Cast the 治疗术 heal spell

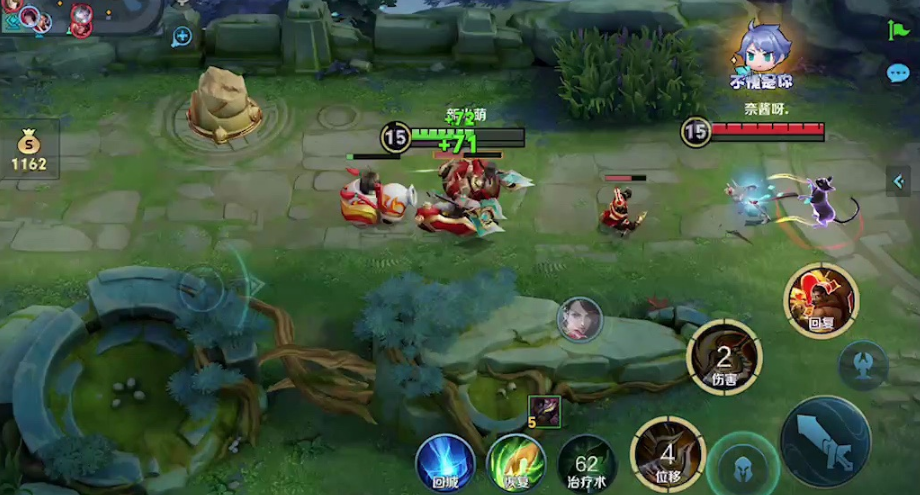587,463
